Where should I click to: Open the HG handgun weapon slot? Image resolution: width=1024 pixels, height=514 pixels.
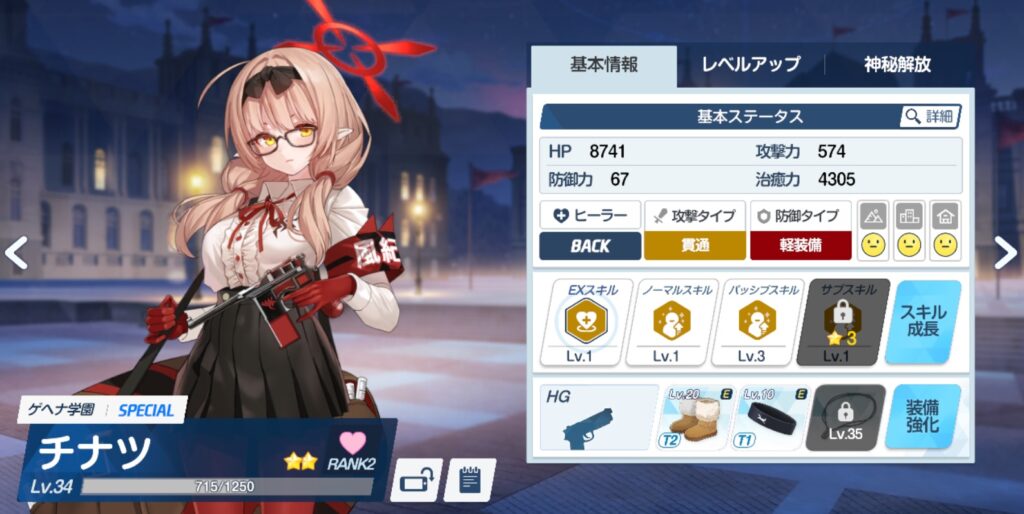[x=598, y=418]
